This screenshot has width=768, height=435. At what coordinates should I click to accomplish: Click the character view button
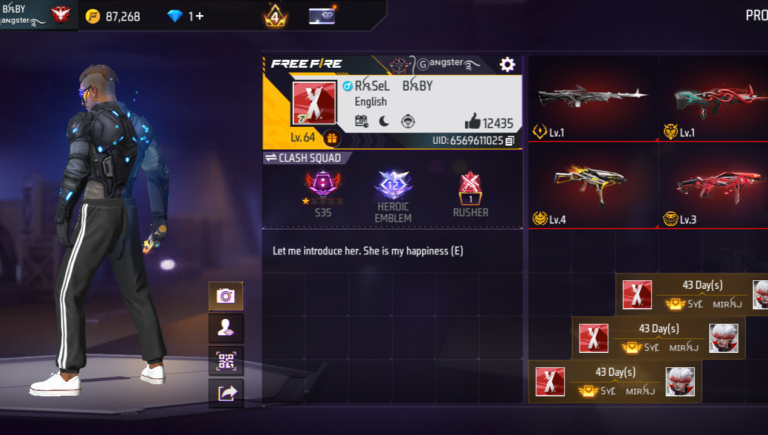[x=225, y=328]
